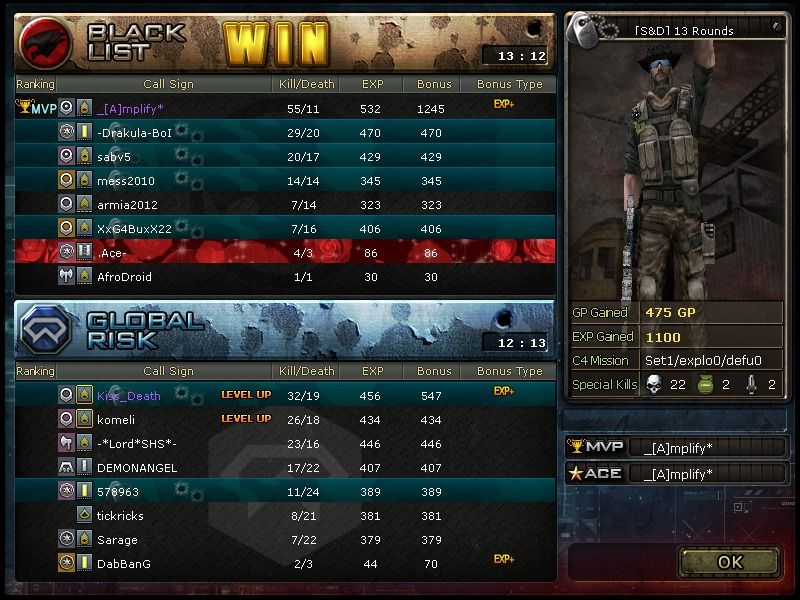Confirm results with the OK button
Viewport: 800px width, 600px height.
point(730,562)
